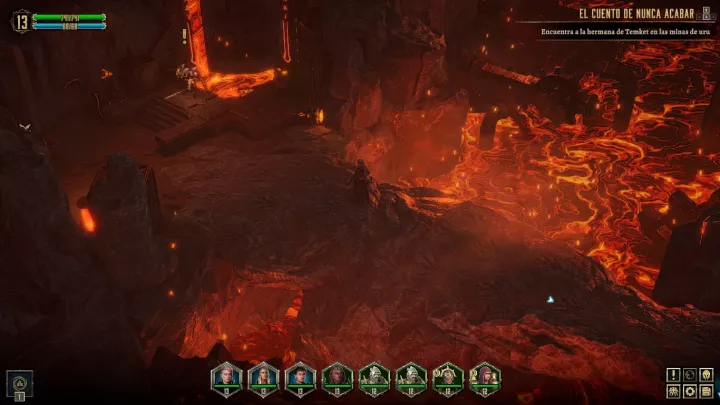Click the circular arrows icon
720x405 pixels.
tap(690, 374)
